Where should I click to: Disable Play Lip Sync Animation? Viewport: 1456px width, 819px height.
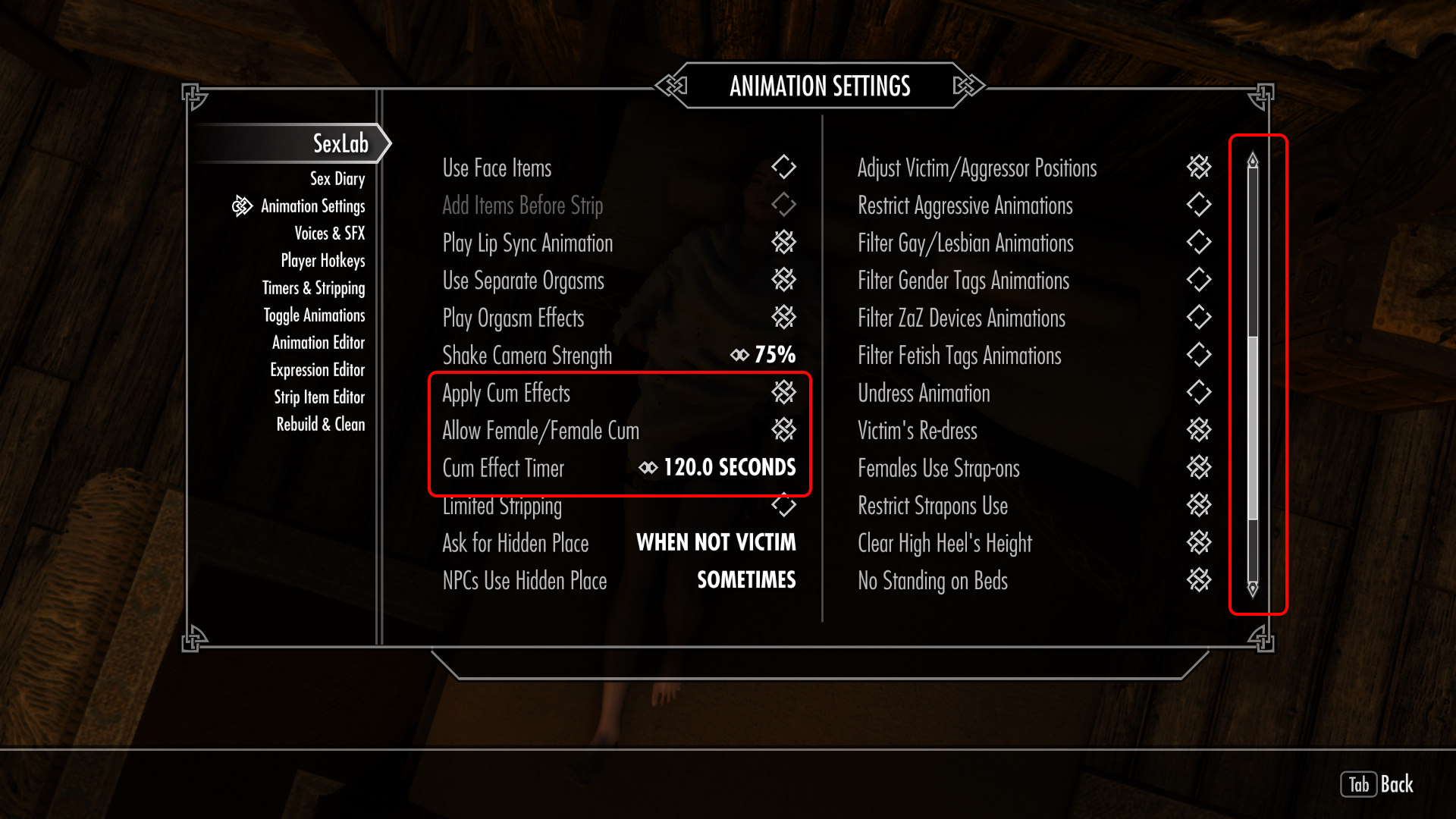pyautogui.click(x=785, y=243)
